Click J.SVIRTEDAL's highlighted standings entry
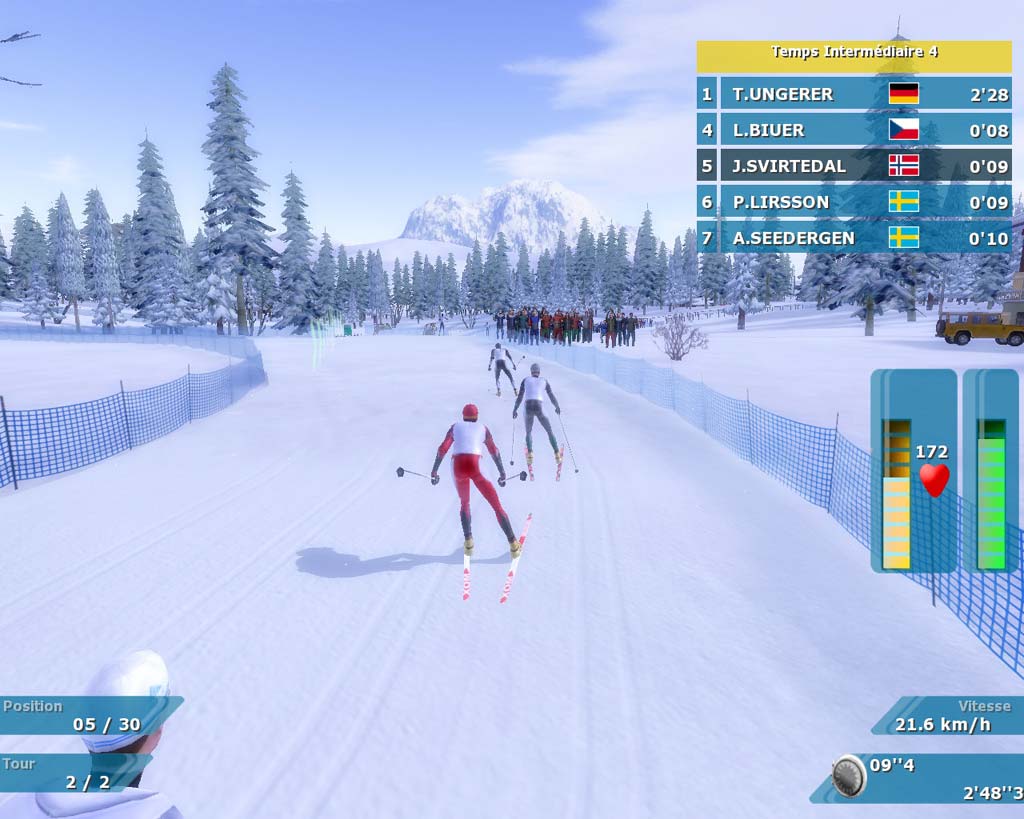This screenshot has height=819, width=1024. 854,166
